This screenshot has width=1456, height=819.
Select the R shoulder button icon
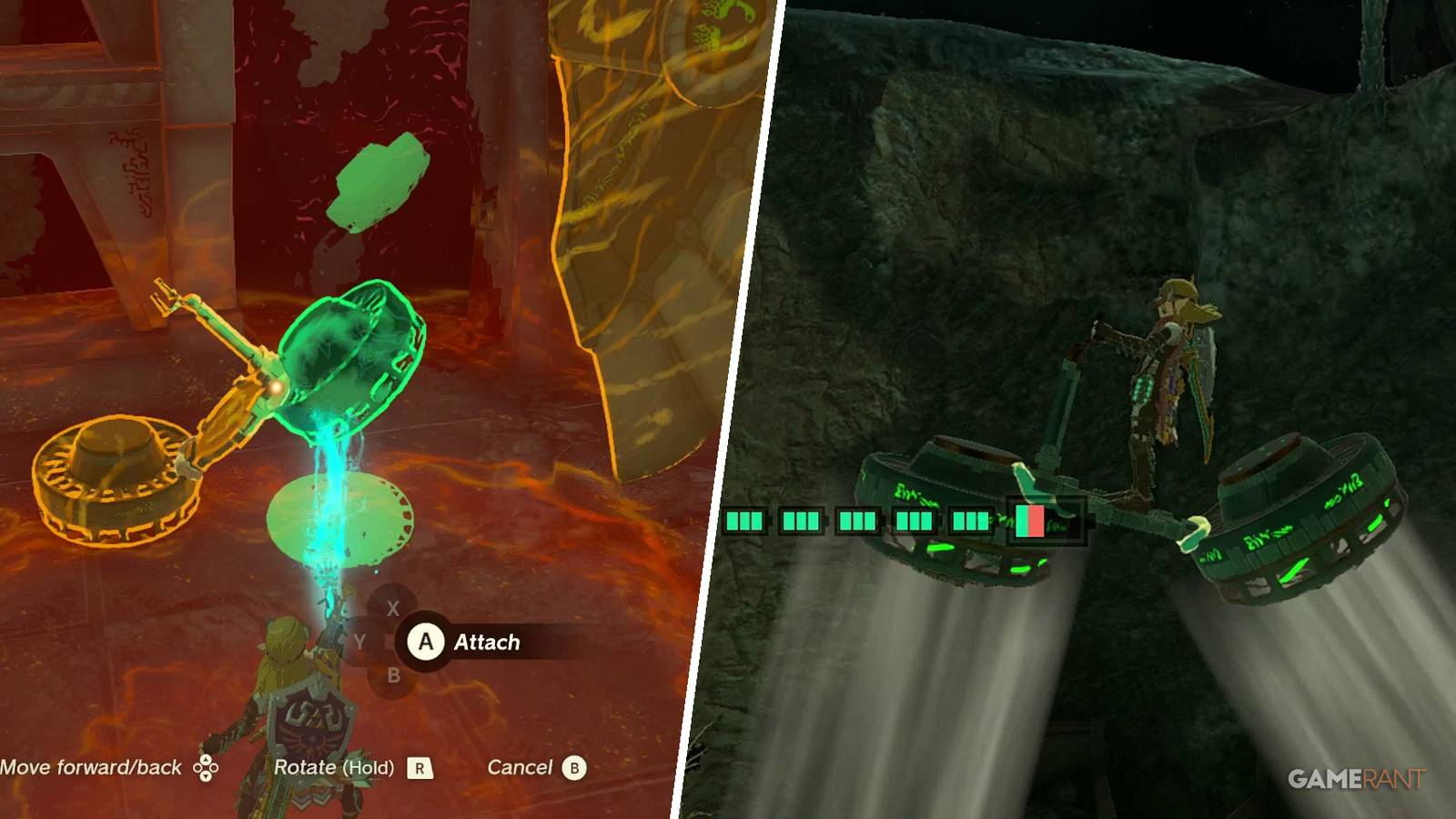tap(420, 767)
